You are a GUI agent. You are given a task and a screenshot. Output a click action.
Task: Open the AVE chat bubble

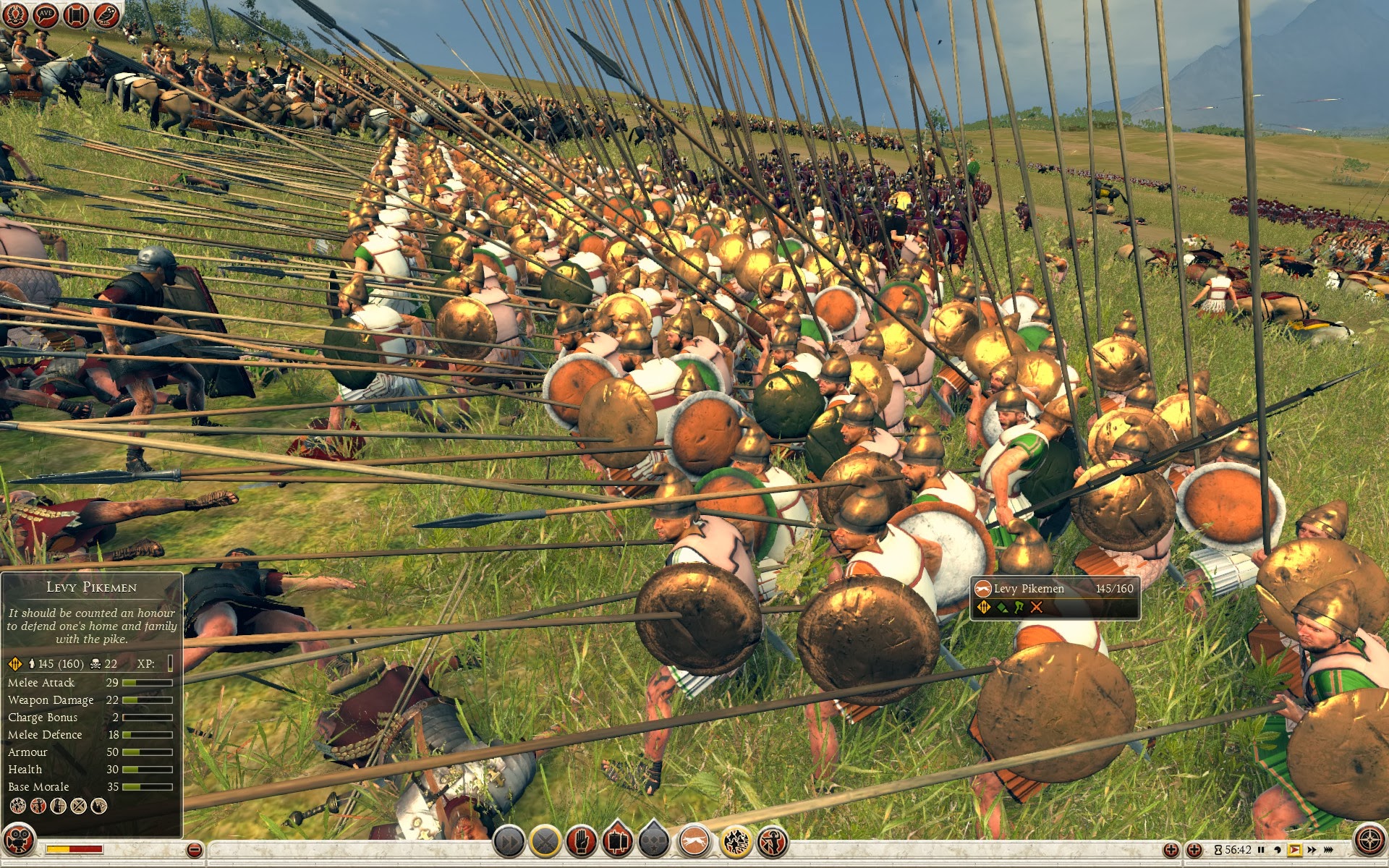[x=46, y=14]
